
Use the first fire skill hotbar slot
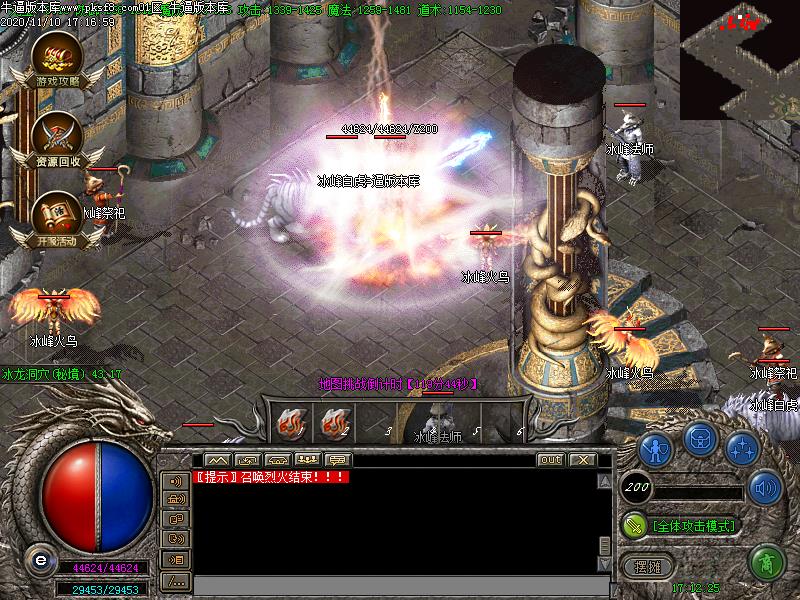tap(292, 424)
